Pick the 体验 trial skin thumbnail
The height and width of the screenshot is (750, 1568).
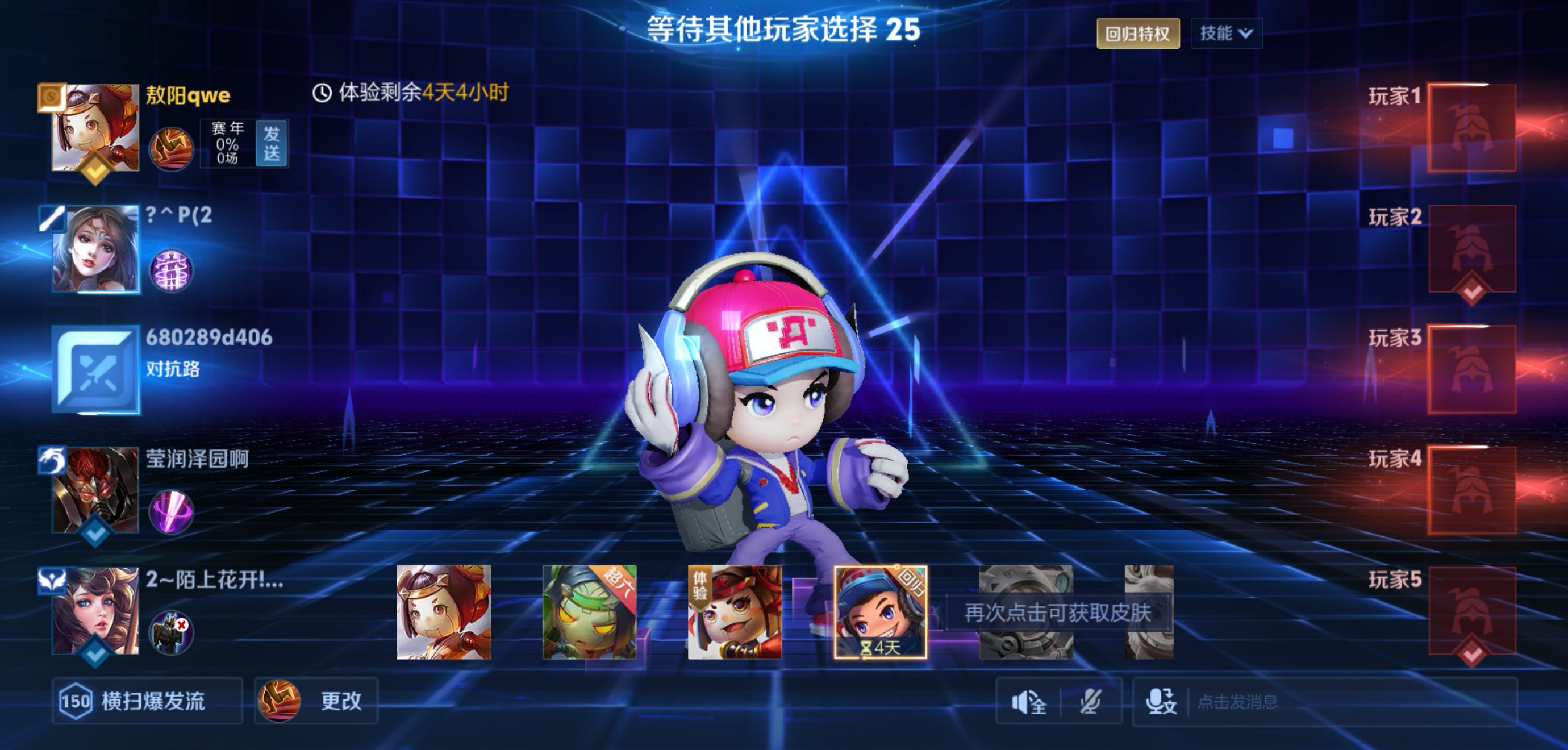tap(735, 612)
